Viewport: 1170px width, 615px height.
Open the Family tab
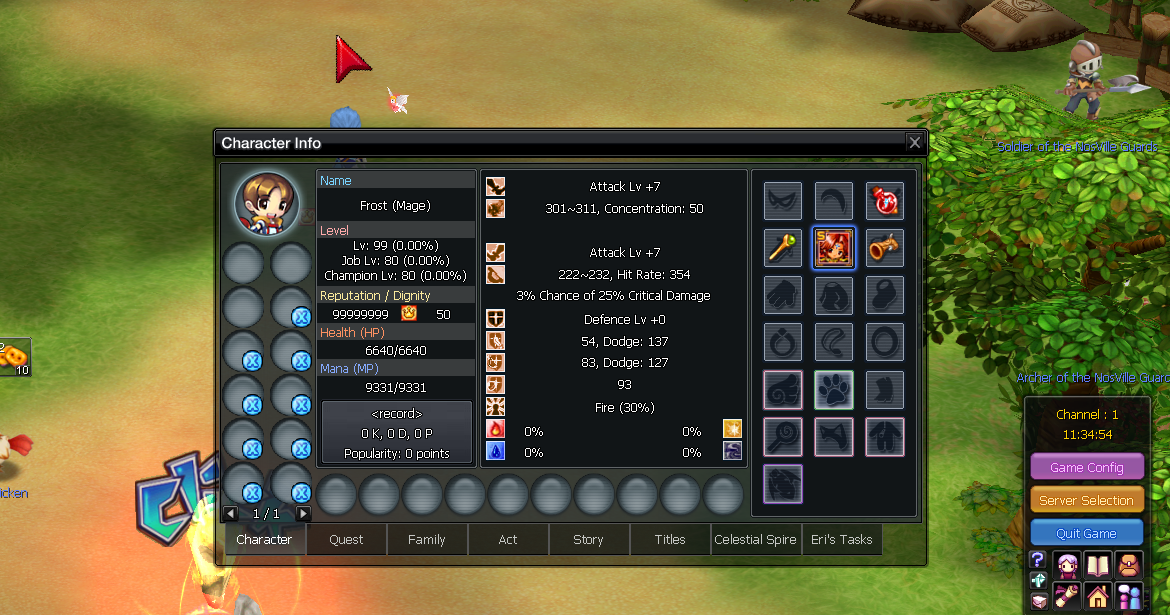[x=426, y=540]
